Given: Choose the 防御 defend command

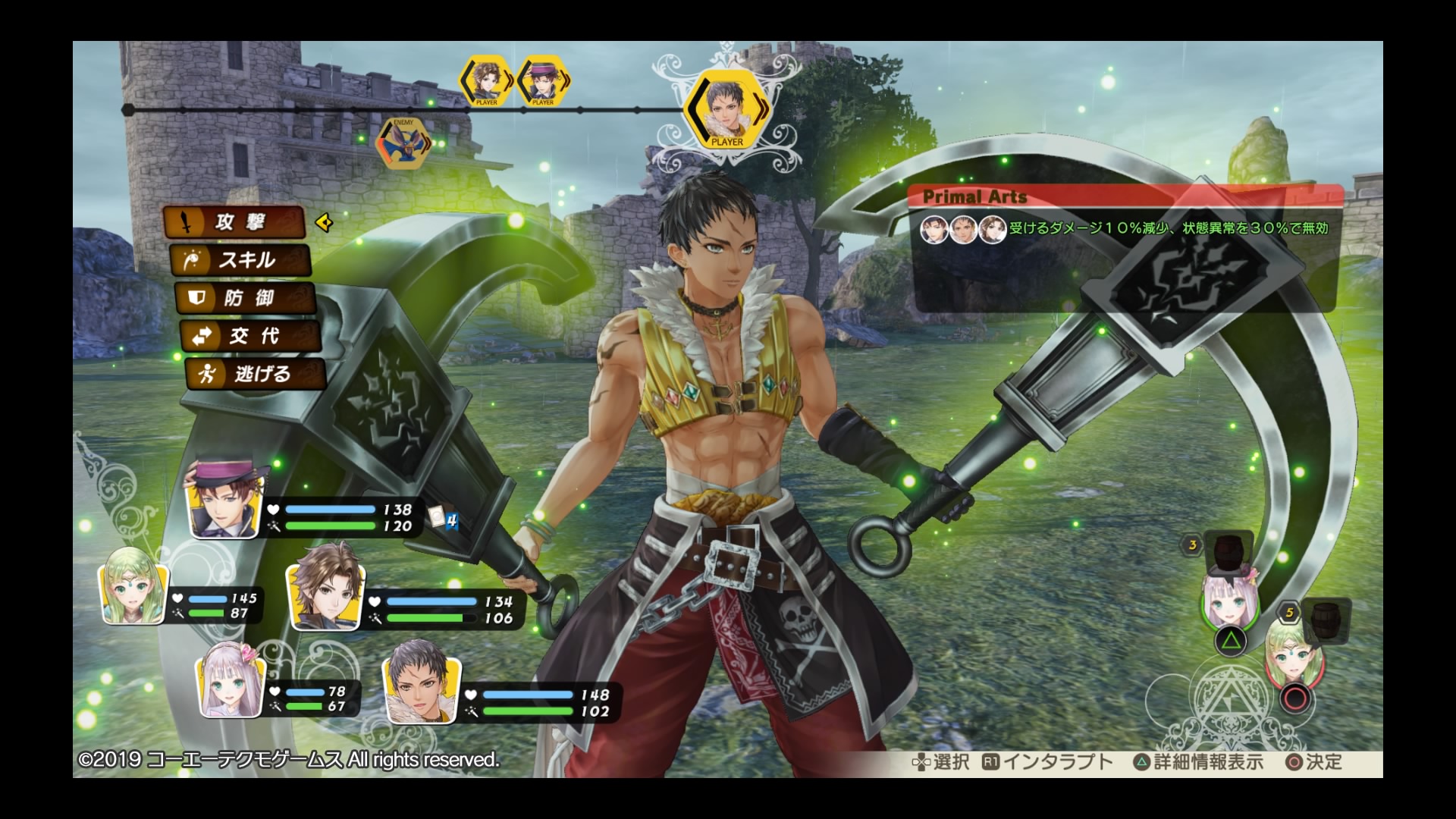Looking at the screenshot, I should pyautogui.click(x=245, y=298).
